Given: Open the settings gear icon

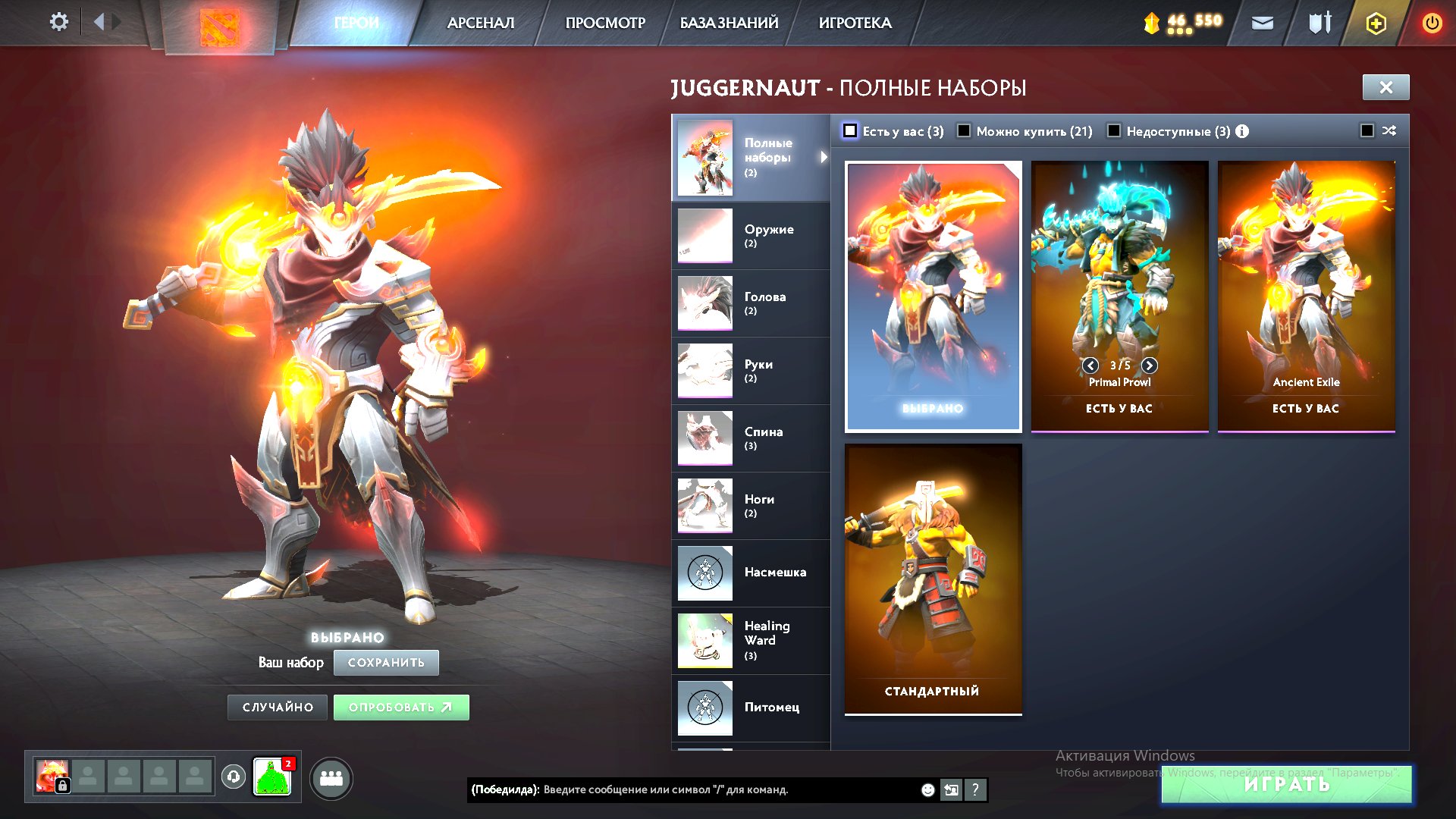Looking at the screenshot, I should 58,22.
